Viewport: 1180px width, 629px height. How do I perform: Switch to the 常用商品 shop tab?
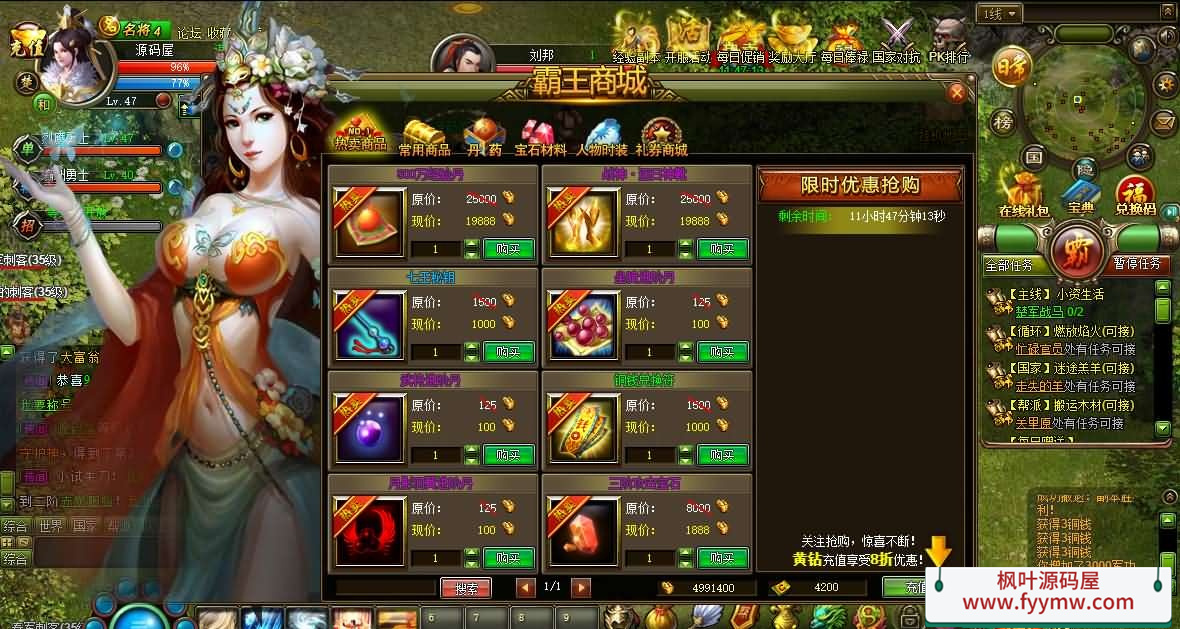point(424,138)
